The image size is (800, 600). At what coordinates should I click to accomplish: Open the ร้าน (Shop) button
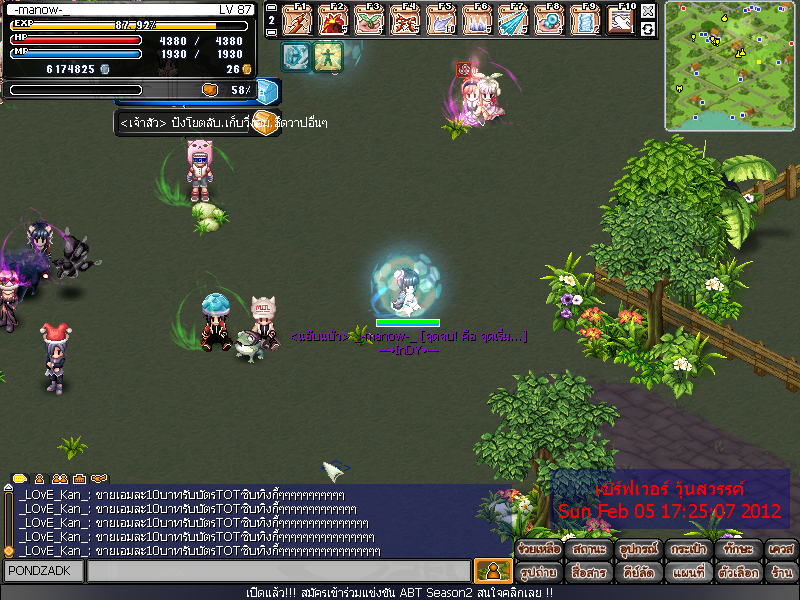(x=781, y=573)
